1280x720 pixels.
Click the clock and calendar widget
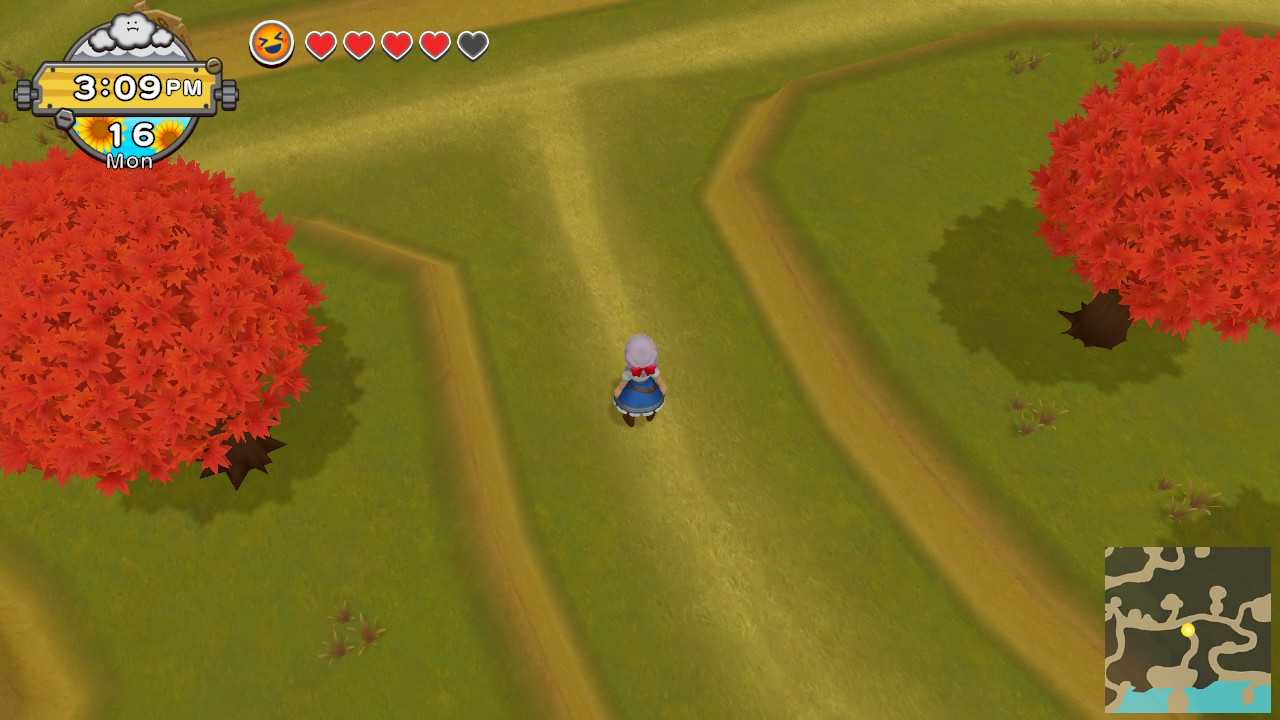tap(127, 89)
